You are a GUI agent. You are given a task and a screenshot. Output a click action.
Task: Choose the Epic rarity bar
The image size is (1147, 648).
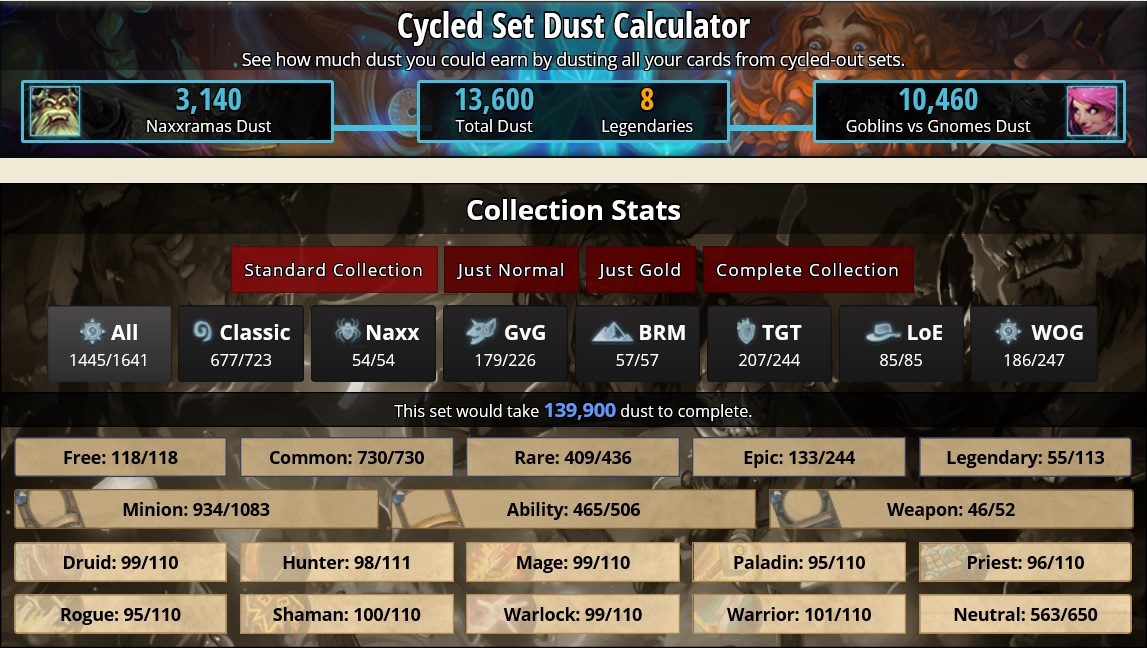(799, 458)
